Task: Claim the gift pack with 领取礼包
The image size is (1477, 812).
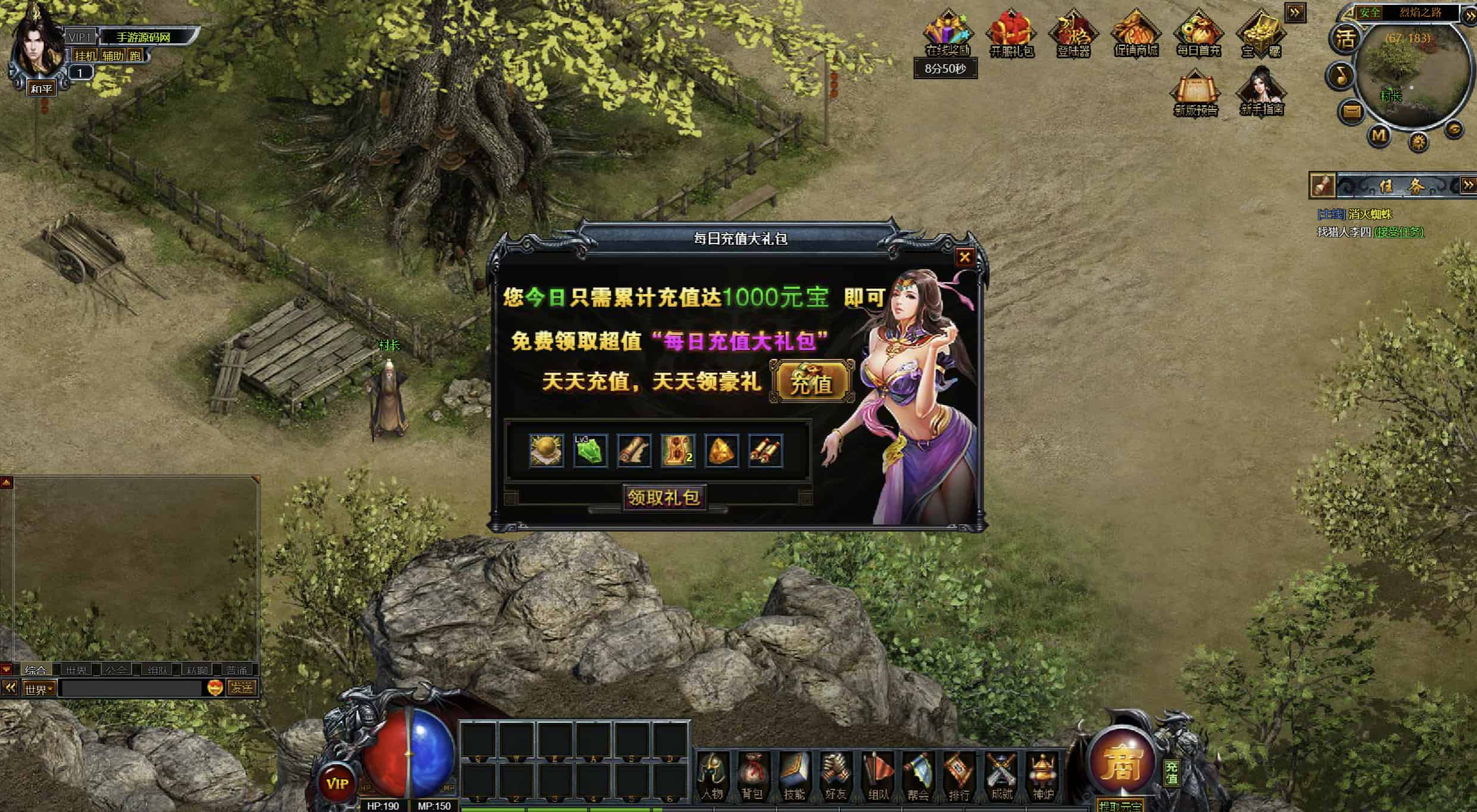Action: point(664,498)
